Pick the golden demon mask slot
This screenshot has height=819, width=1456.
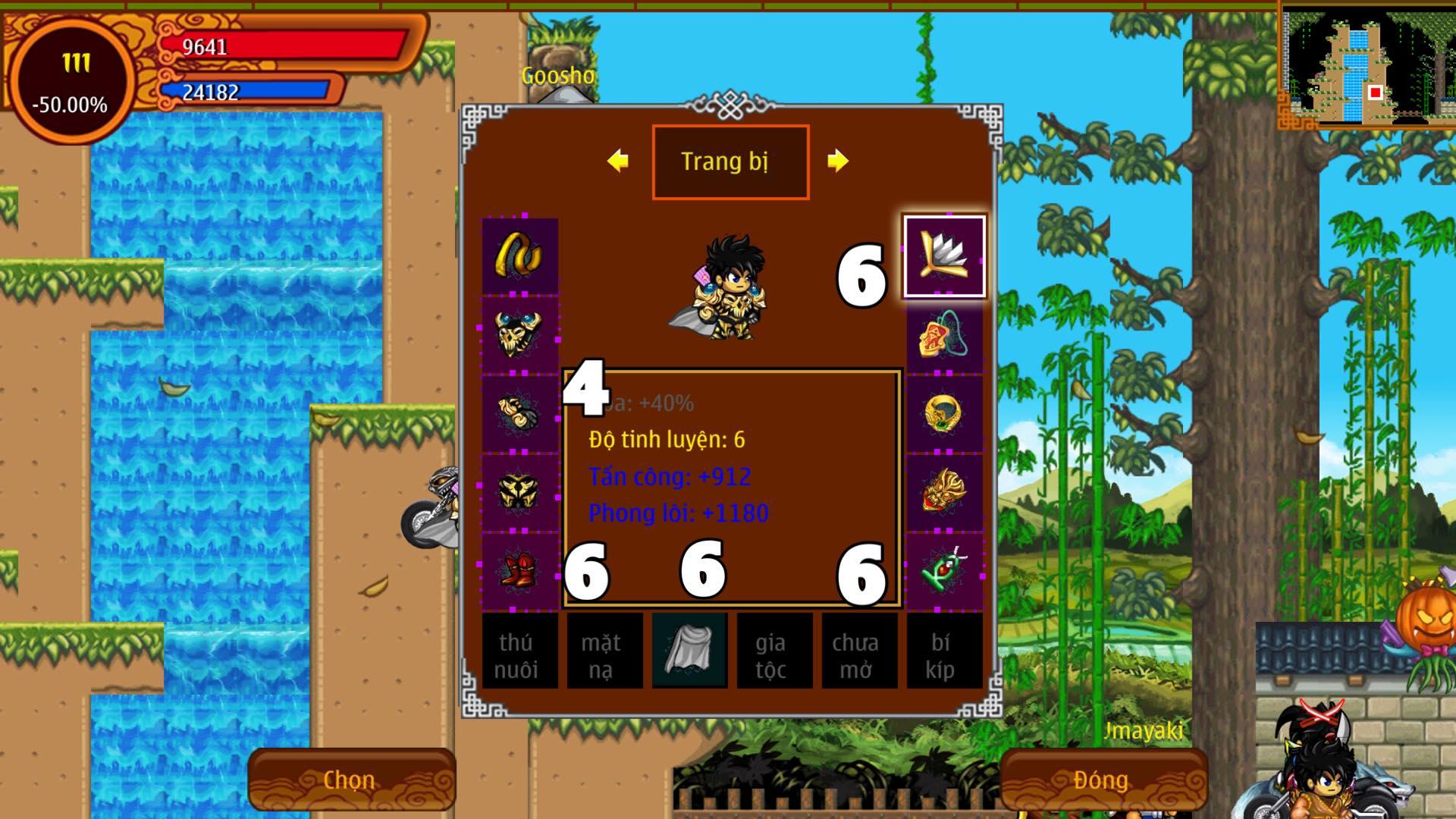point(944,491)
